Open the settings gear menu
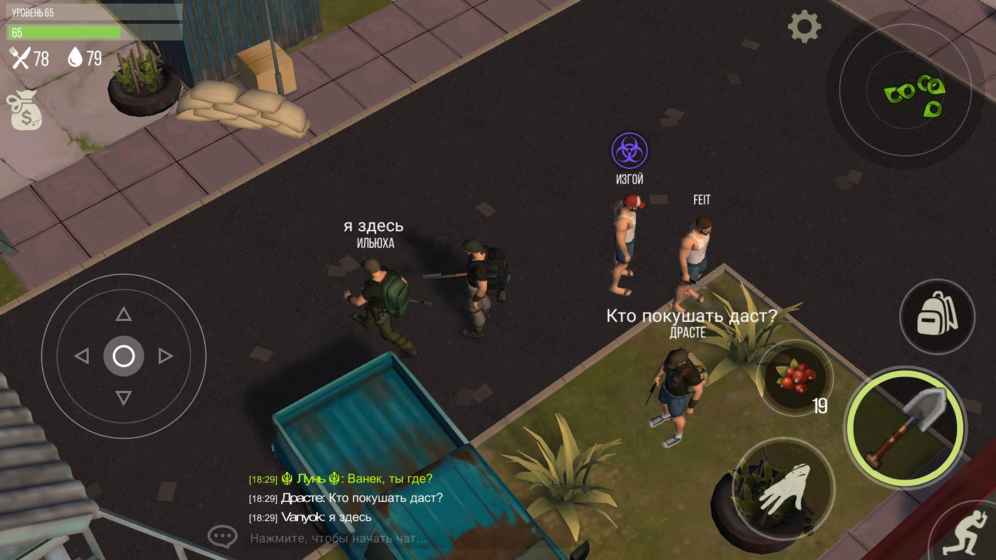The width and height of the screenshot is (996, 560). (804, 27)
